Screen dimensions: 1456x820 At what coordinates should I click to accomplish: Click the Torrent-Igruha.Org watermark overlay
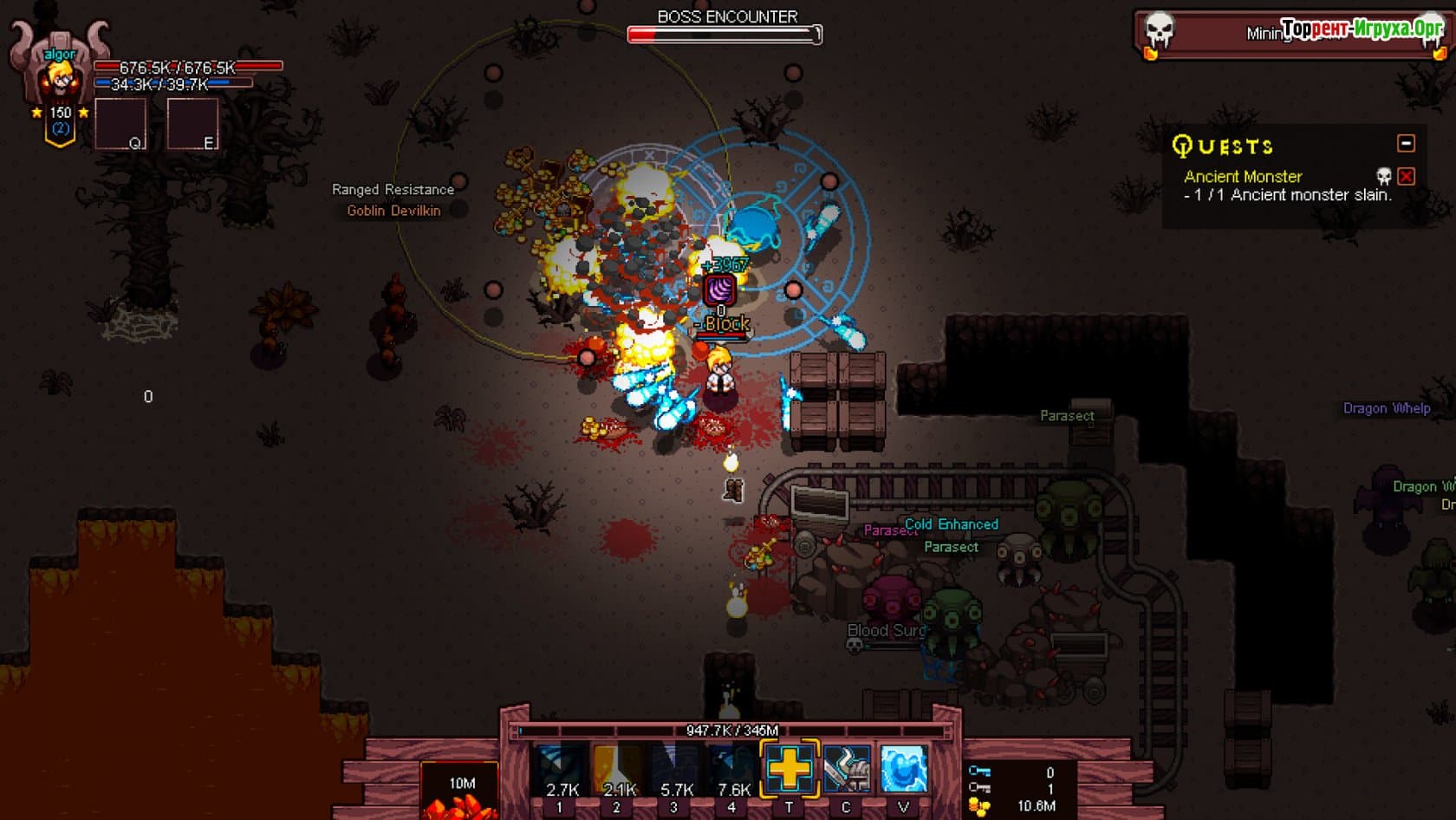coord(1362,29)
